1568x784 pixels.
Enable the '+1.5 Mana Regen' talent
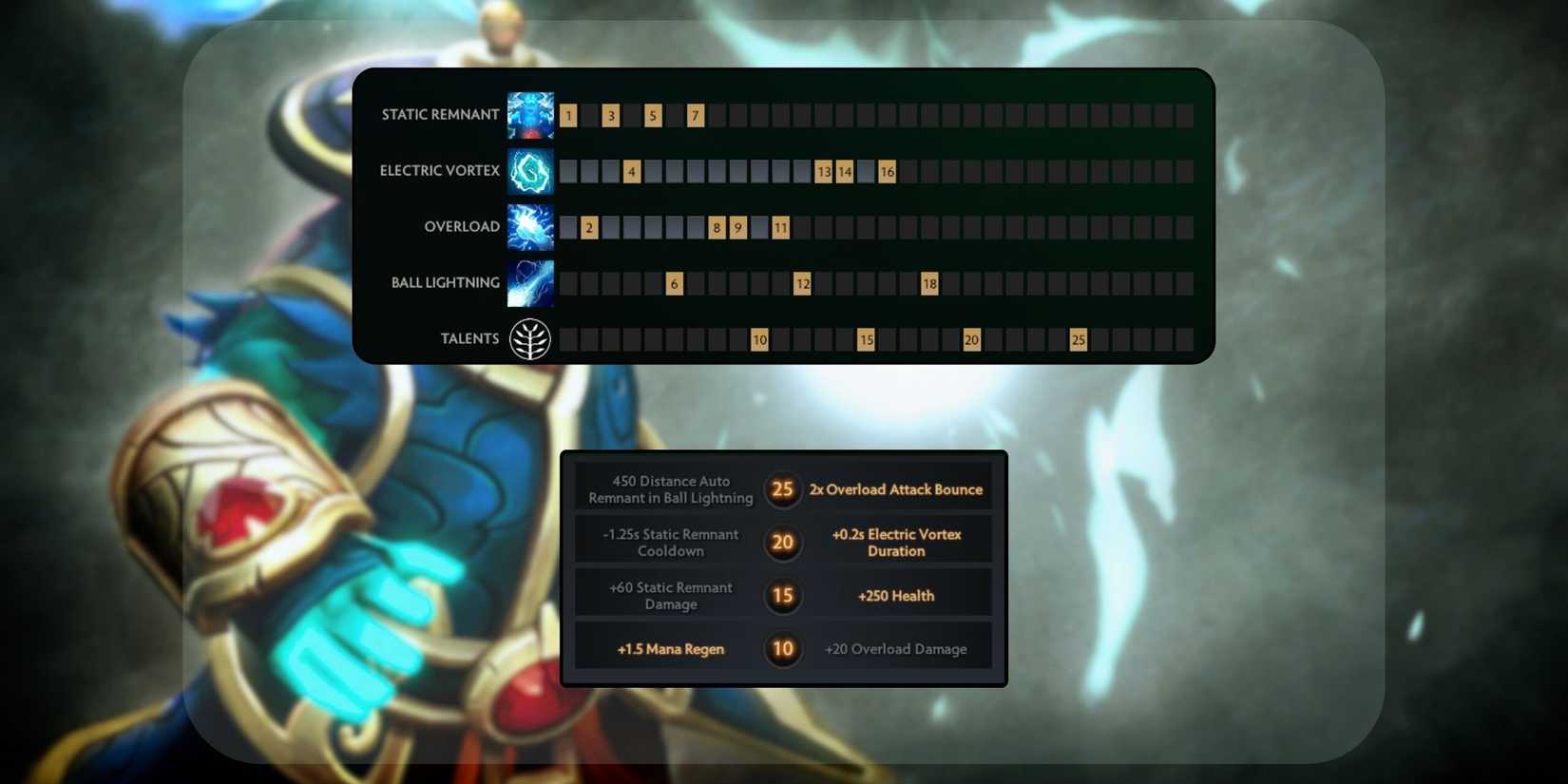670,648
